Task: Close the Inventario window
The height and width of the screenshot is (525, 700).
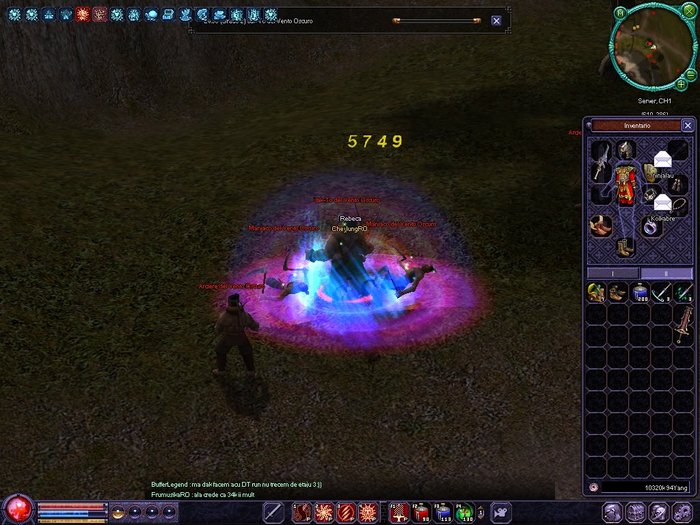Action: (x=687, y=125)
